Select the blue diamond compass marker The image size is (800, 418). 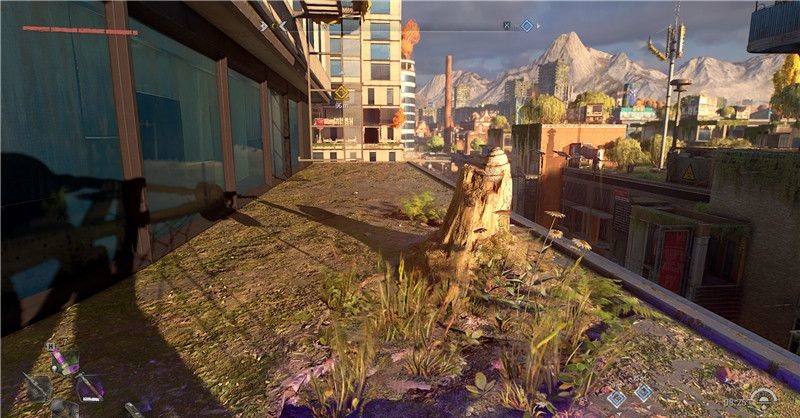pos(527,25)
